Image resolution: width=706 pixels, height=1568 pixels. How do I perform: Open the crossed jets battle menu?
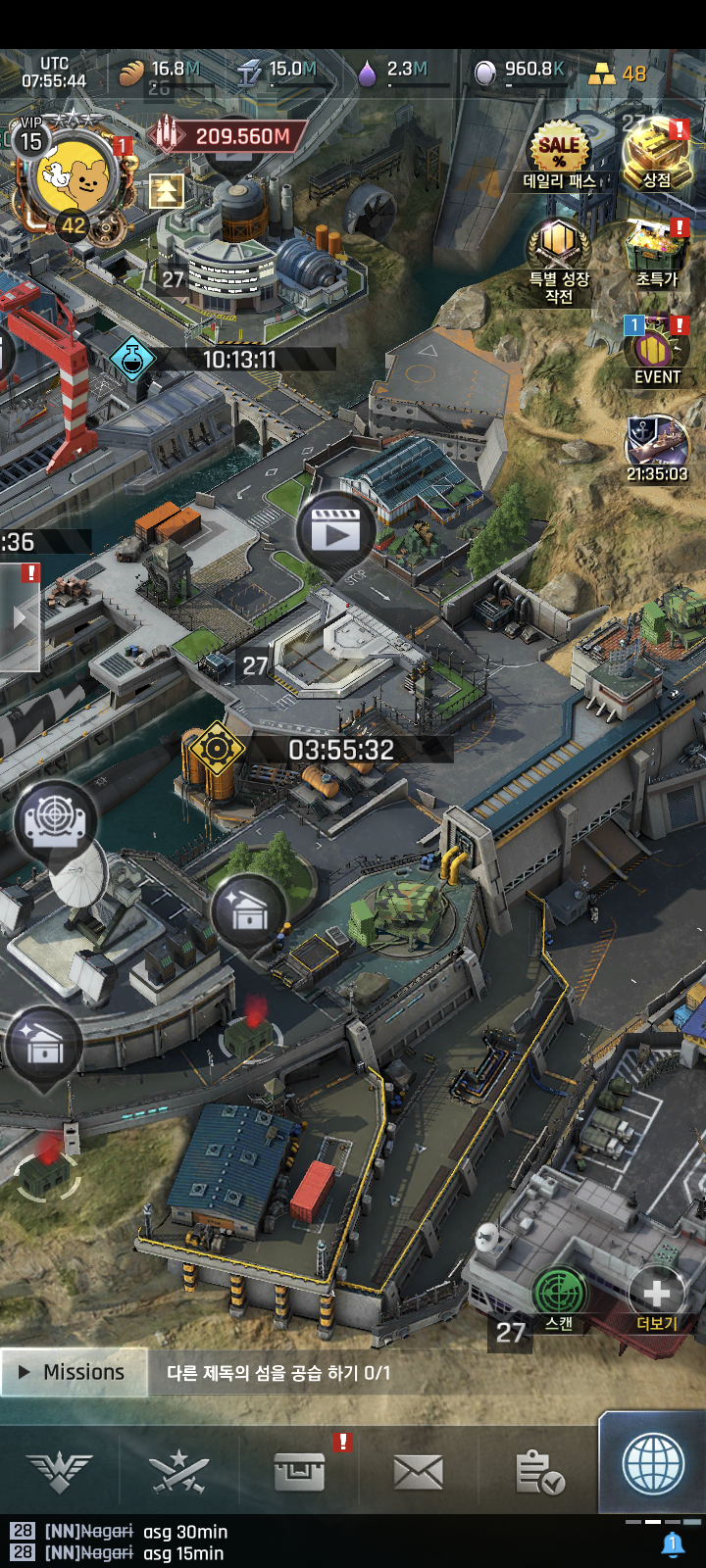178,1471
